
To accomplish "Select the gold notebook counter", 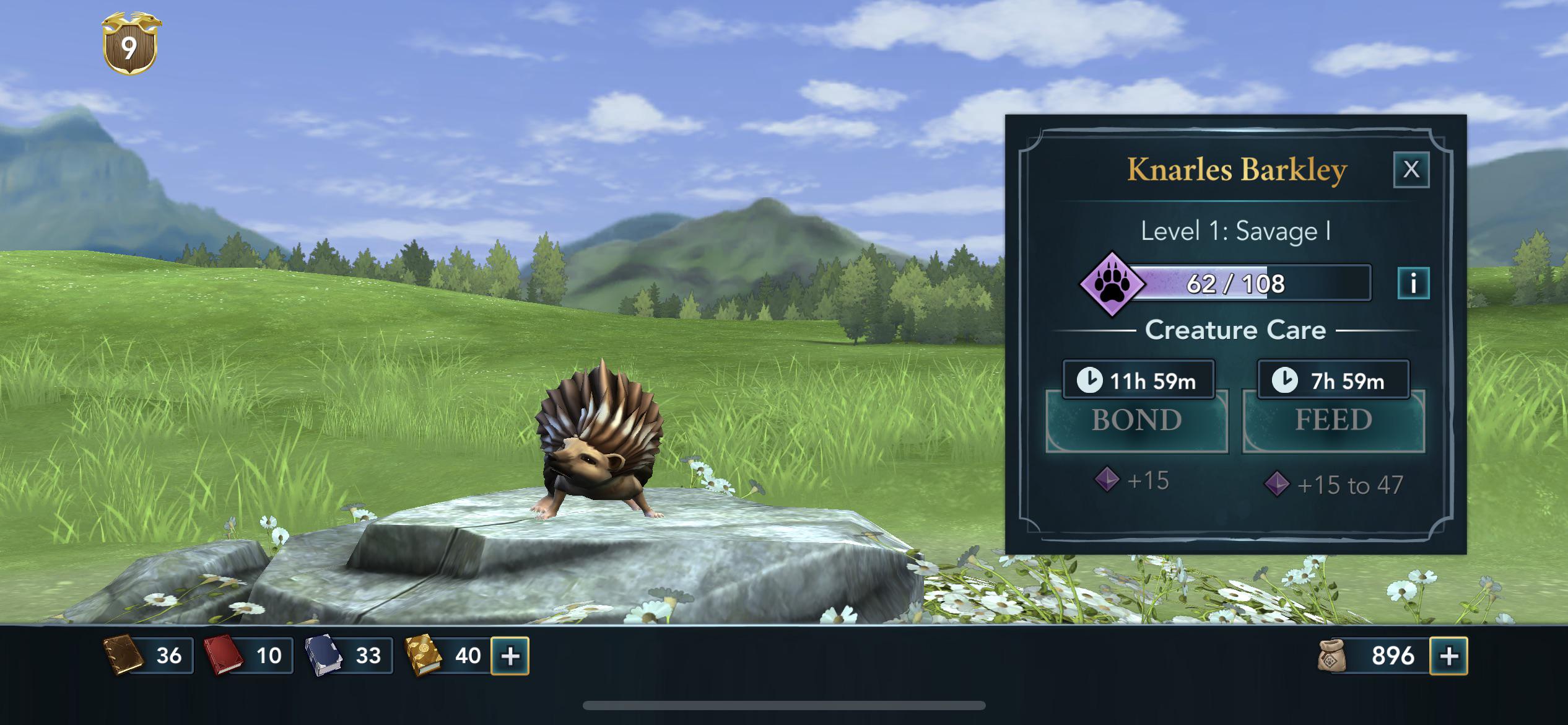I will tap(446, 656).
